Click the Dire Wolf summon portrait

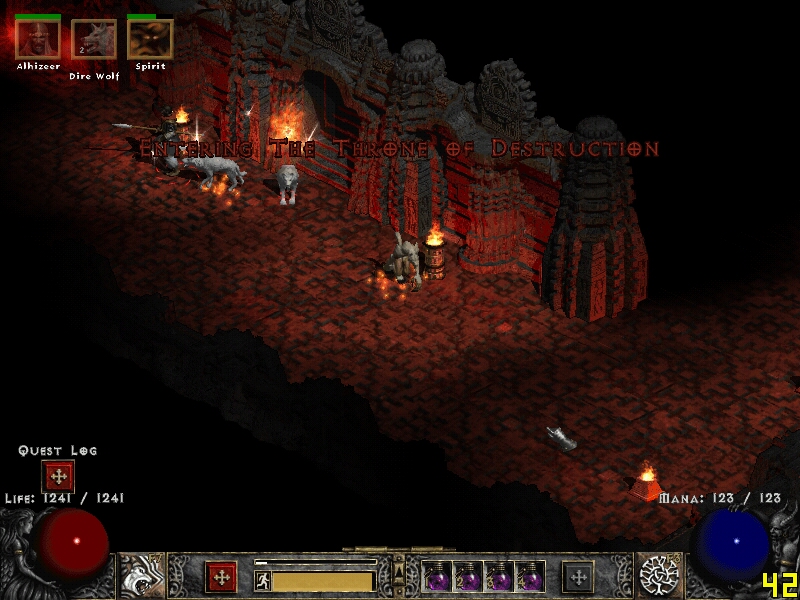[x=94, y=40]
